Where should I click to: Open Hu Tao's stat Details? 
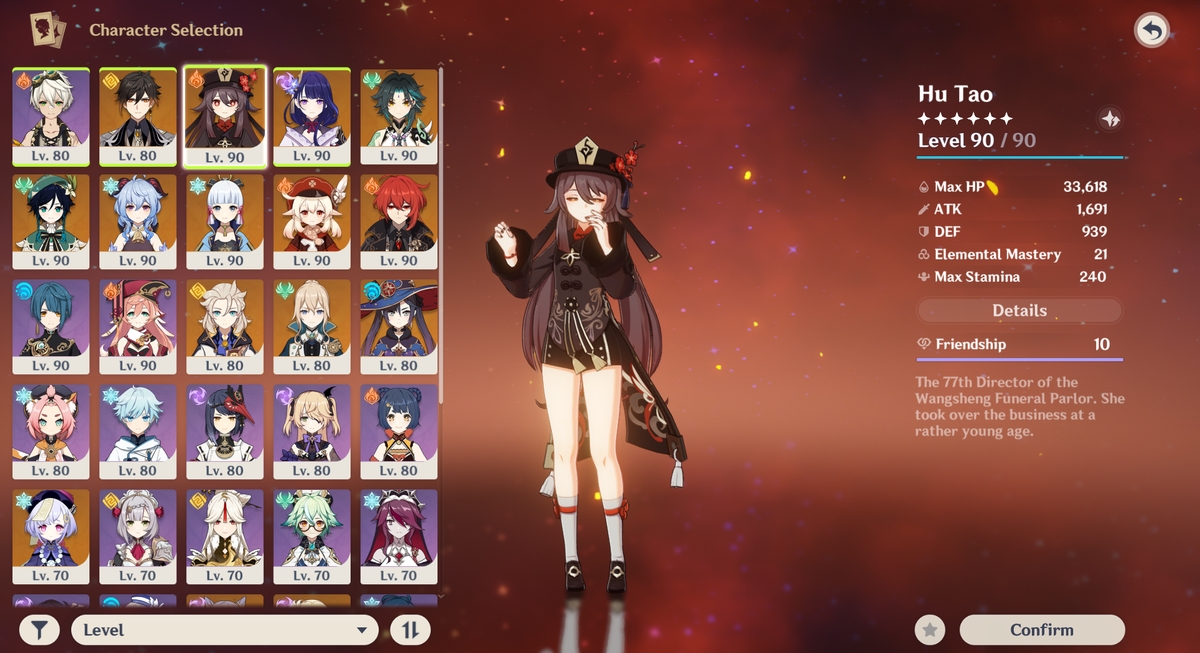point(1019,311)
